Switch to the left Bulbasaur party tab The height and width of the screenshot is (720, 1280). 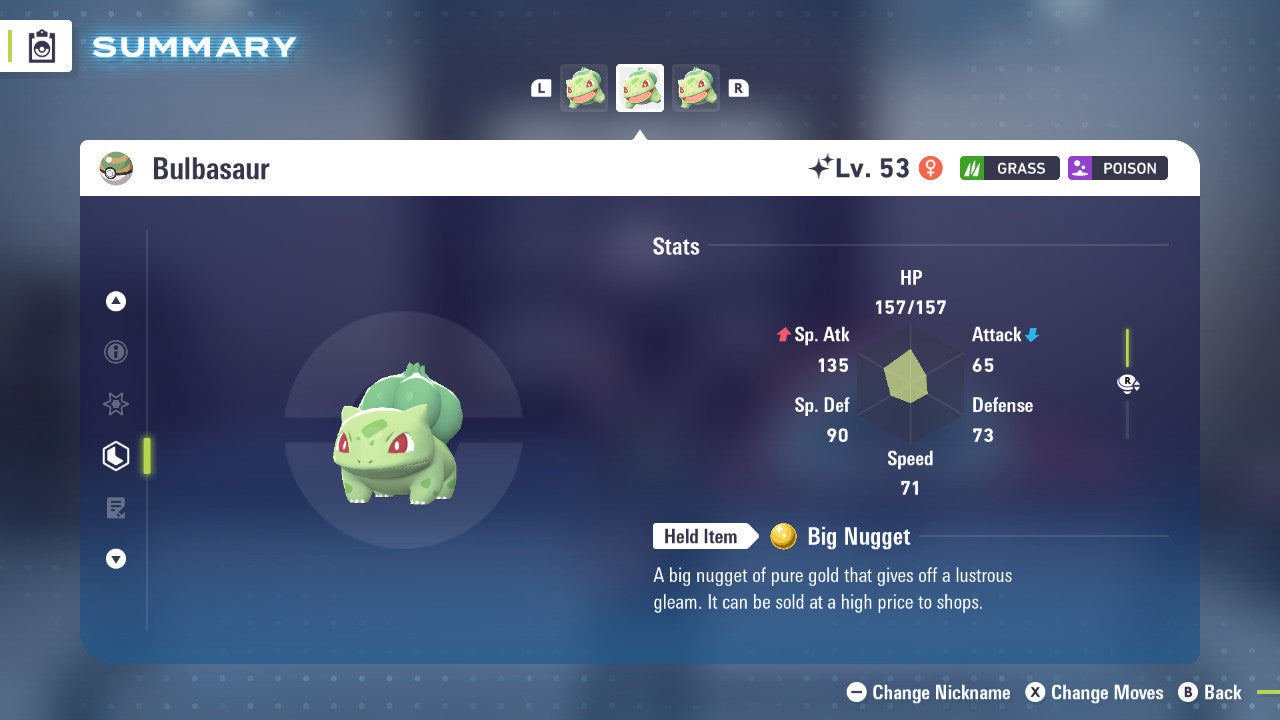[584, 87]
